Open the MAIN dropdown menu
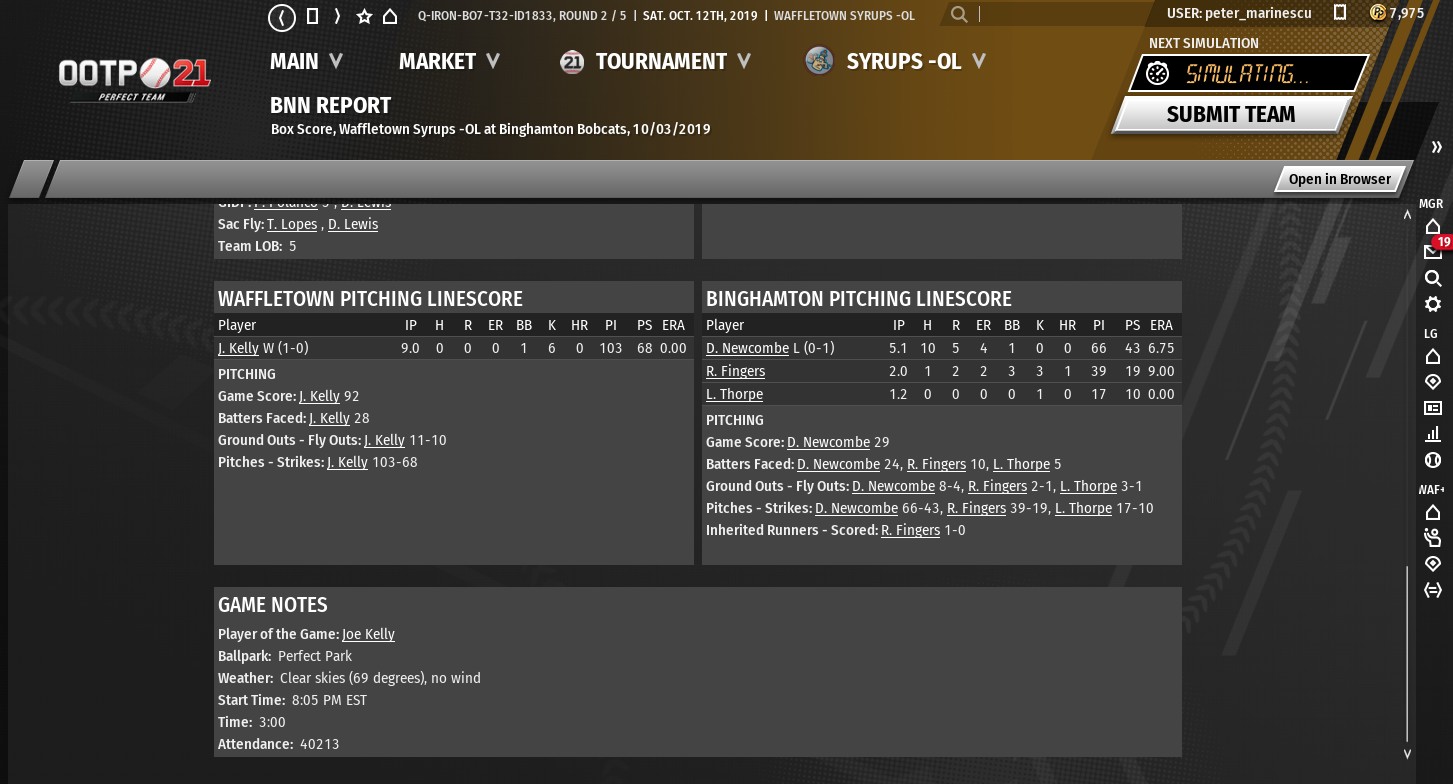Screen dimensions: 1453x784 (306, 61)
